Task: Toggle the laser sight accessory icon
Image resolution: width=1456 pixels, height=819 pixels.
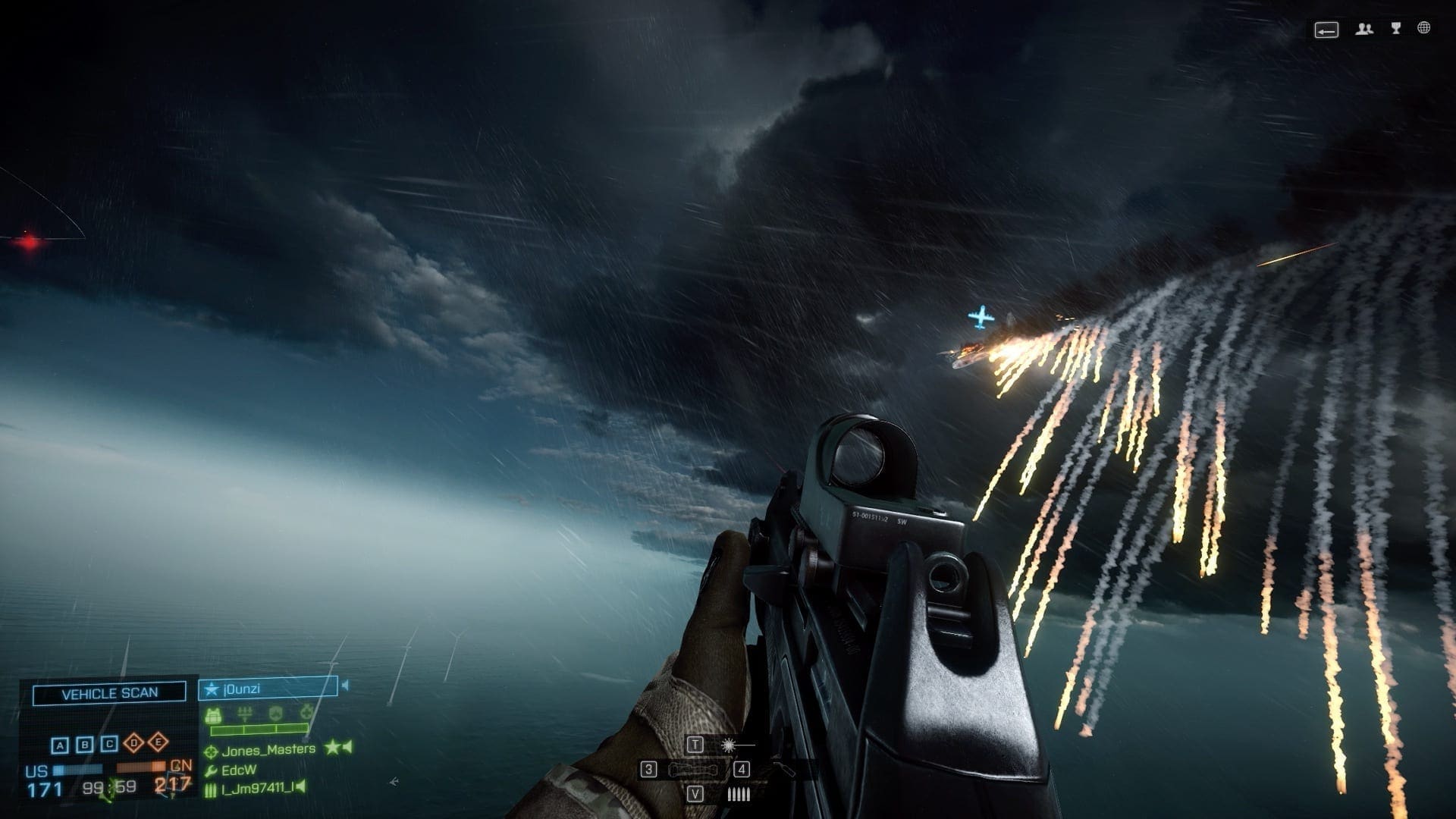Action: (730, 745)
